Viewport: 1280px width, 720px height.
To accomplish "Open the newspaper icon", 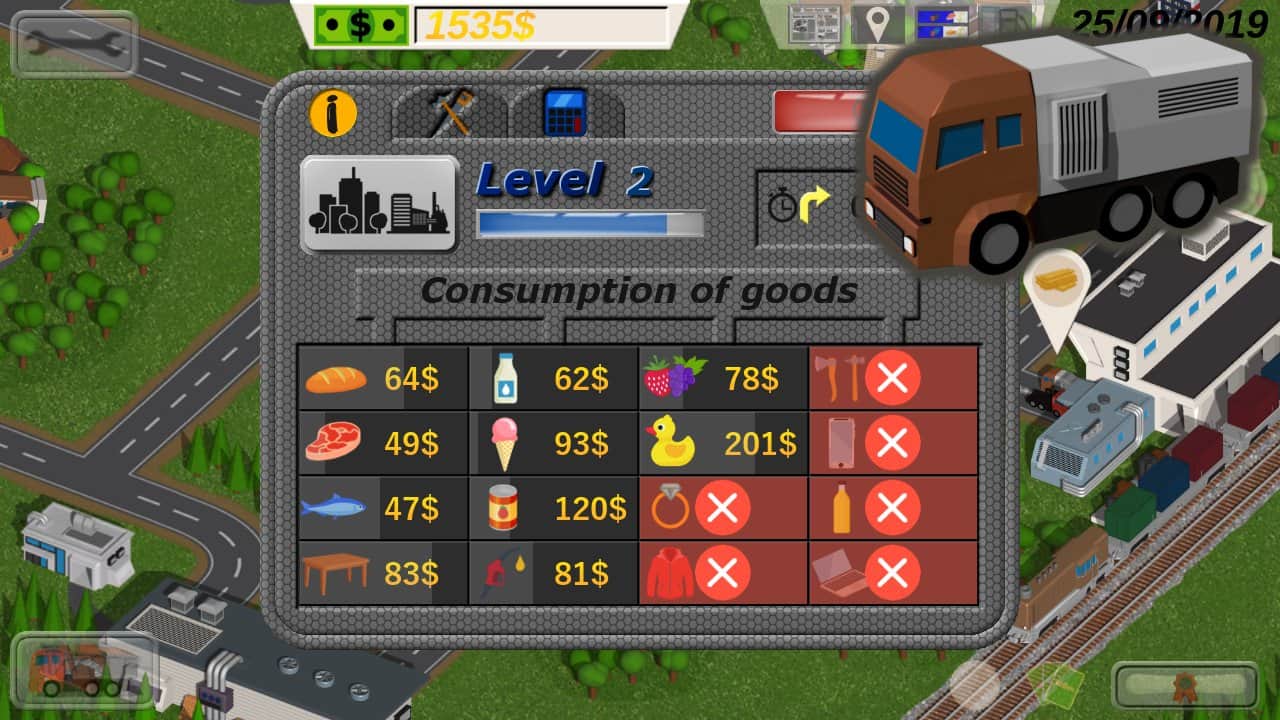I will (814, 24).
